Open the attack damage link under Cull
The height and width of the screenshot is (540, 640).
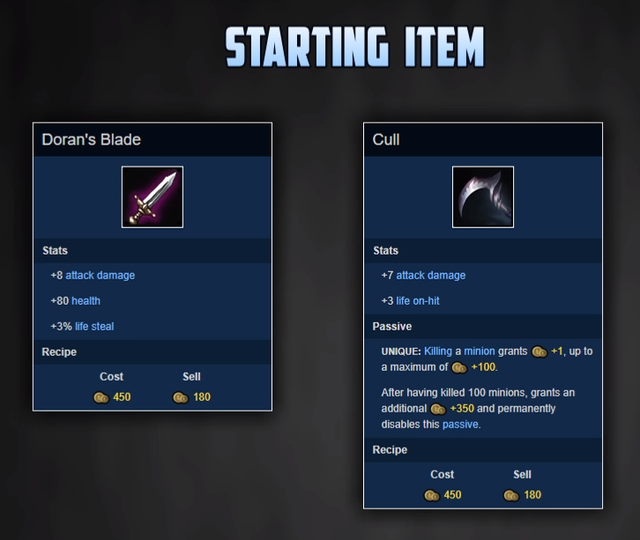pos(430,275)
